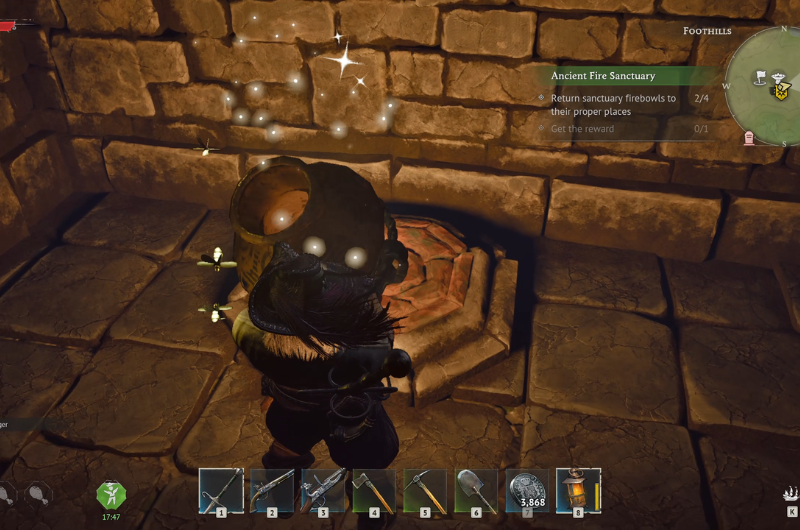Screen dimensions: 800x530
Task: Equip the pickaxe in hotbar slot 5
Action: tap(425, 490)
